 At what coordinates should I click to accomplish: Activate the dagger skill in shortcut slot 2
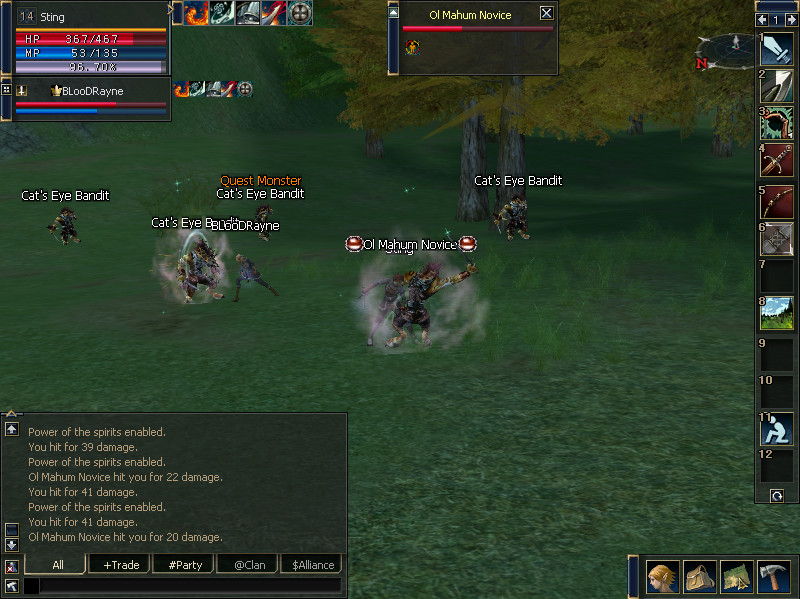[x=777, y=86]
